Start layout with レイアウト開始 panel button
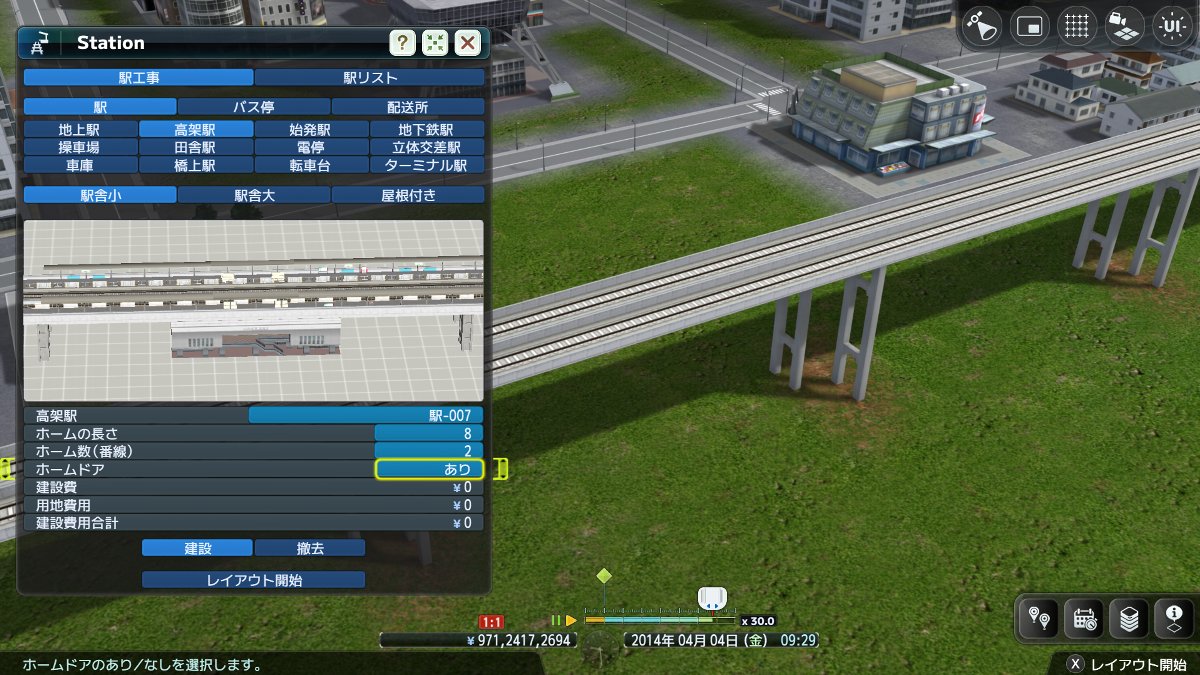Image resolution: width=1200 pixels, height=675 pixels. tap(254, 580)
